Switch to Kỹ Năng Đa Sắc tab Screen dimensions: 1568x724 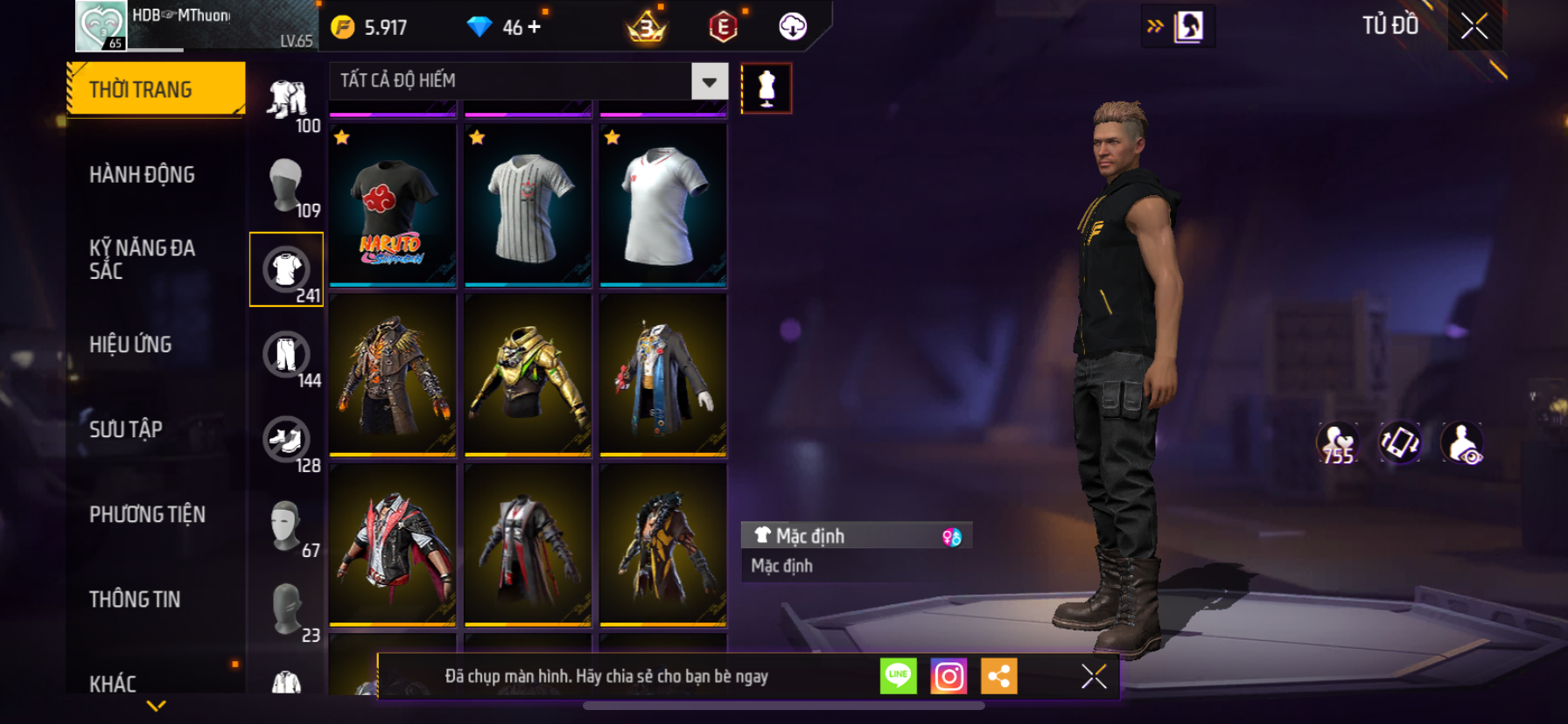pos(142,260)
